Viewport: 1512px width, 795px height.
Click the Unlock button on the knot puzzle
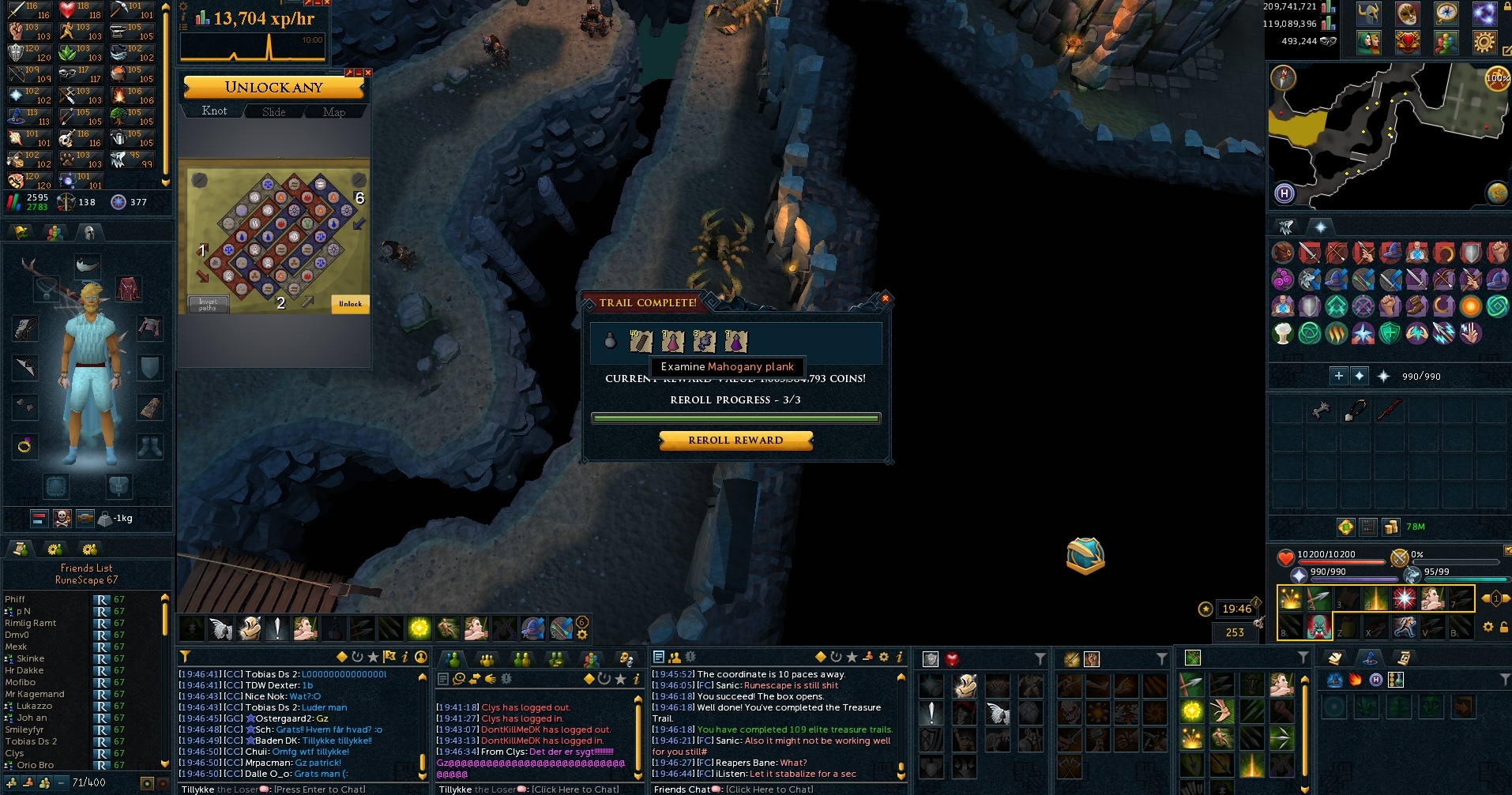pyautogui.click(x=350, y=304)
